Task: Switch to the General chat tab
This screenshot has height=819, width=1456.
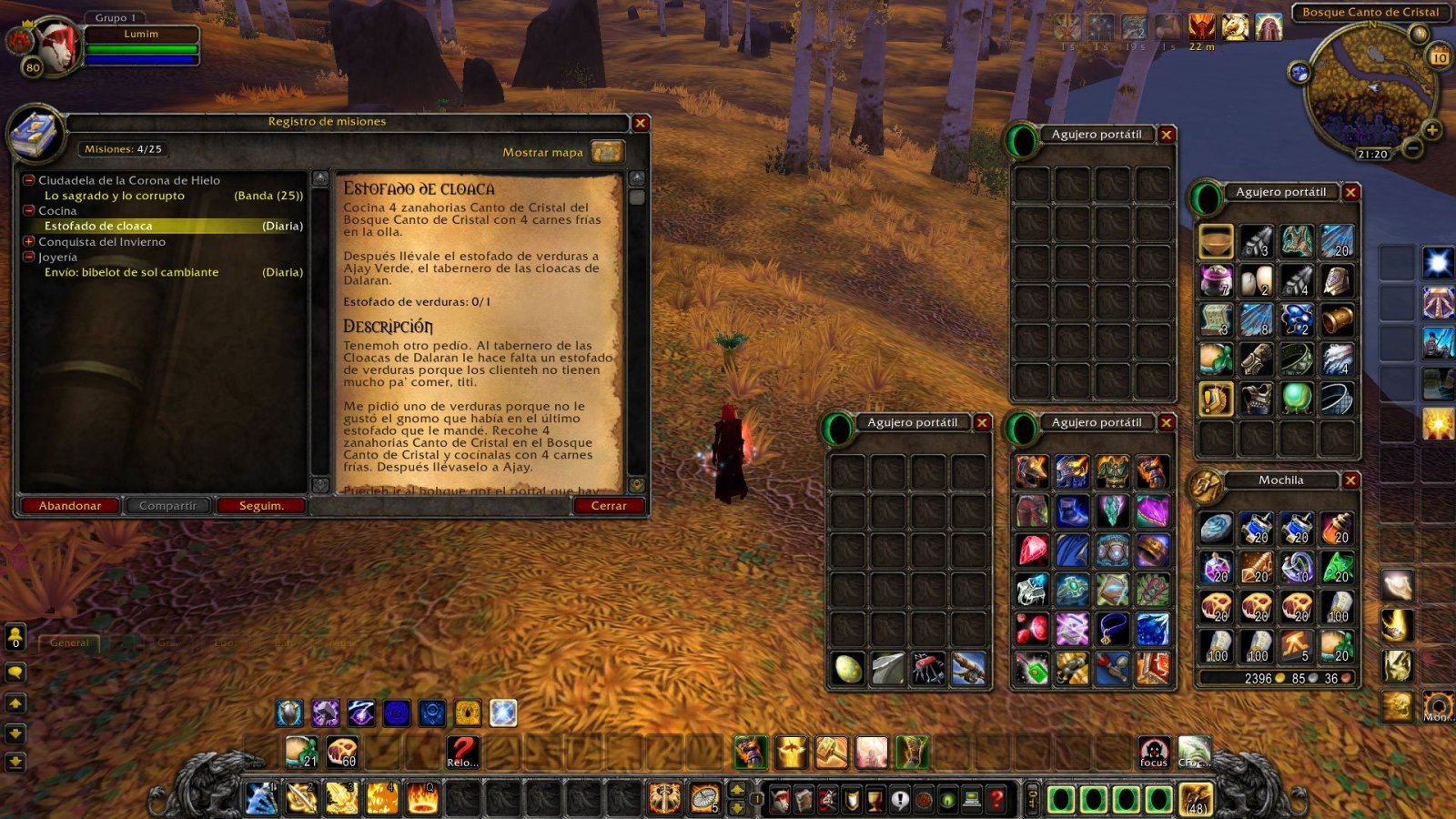Action: click(70, 642)
